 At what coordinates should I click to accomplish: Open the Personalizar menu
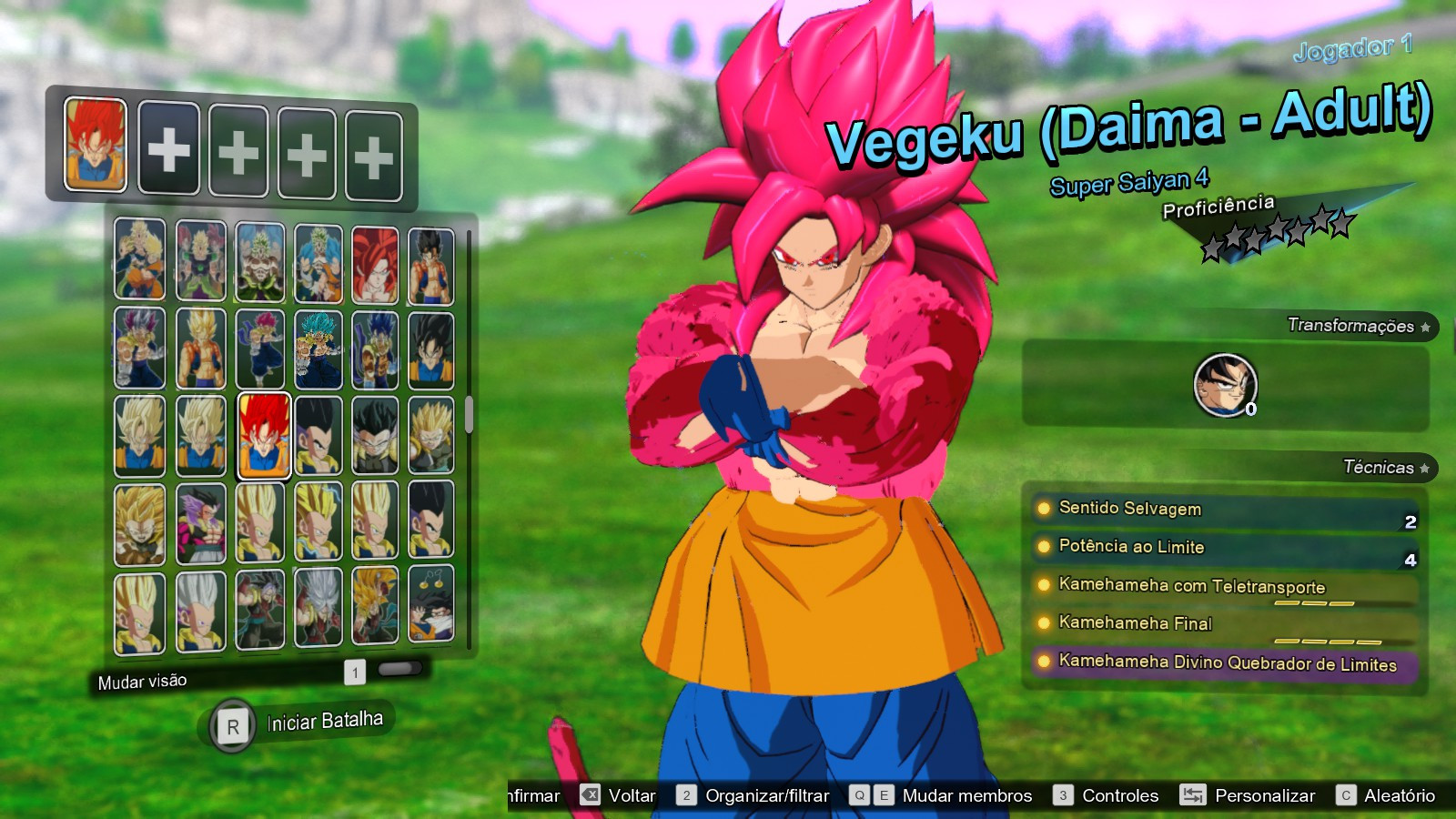1265,794
